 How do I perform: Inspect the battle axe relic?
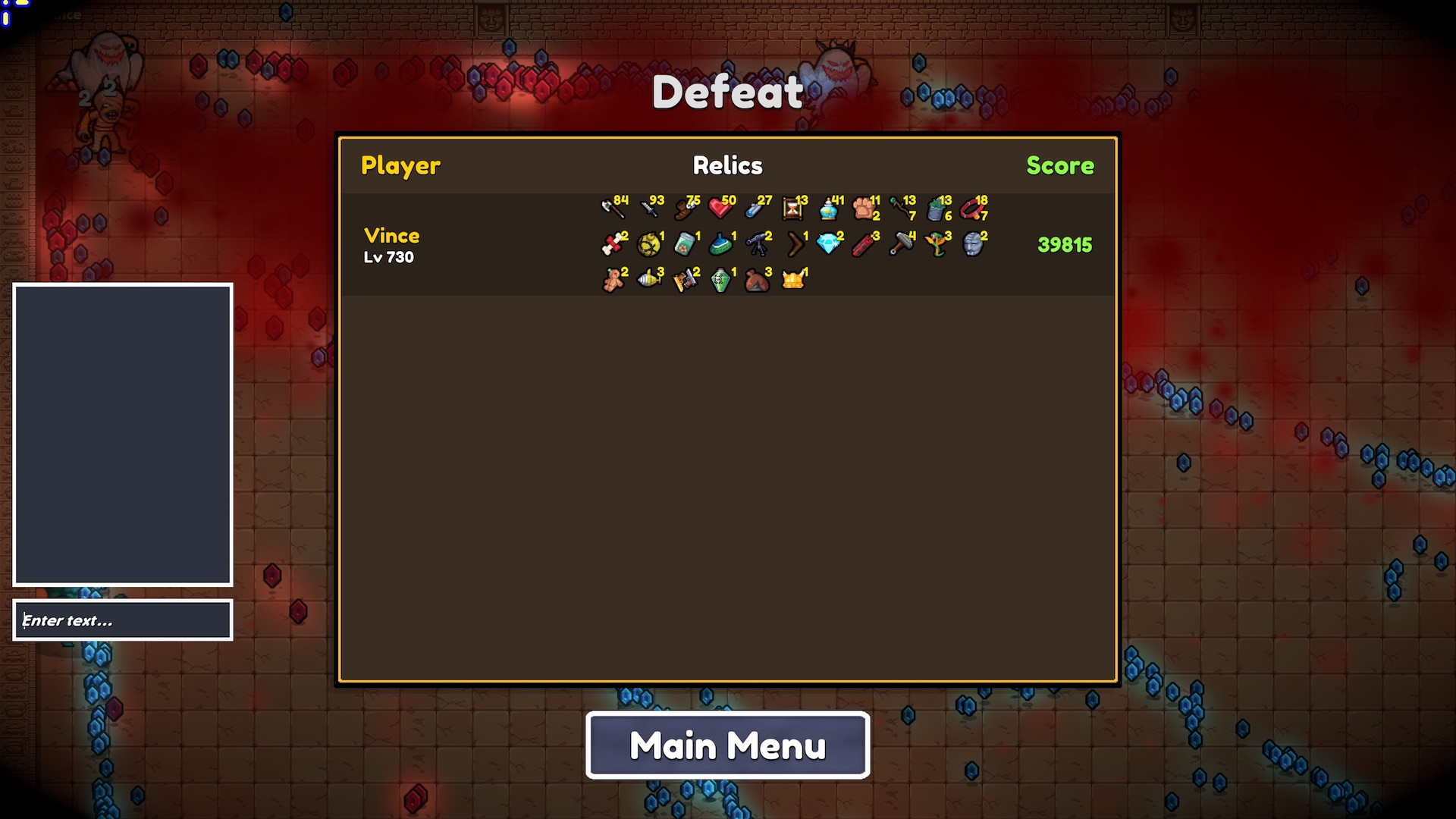pos(613,207)
